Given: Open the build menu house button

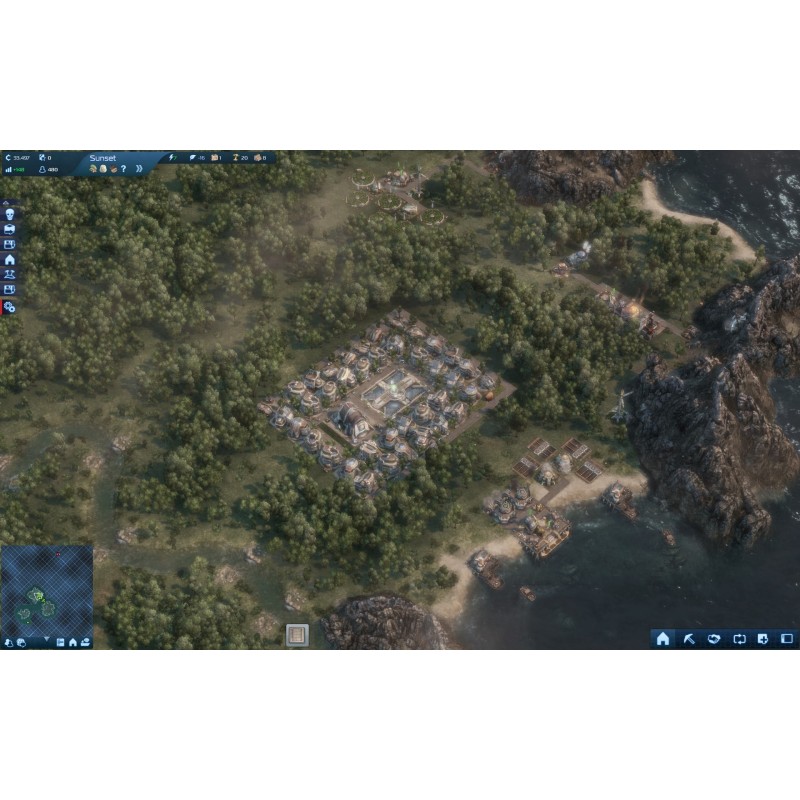Looking at the screenshot, I should 662,639.
